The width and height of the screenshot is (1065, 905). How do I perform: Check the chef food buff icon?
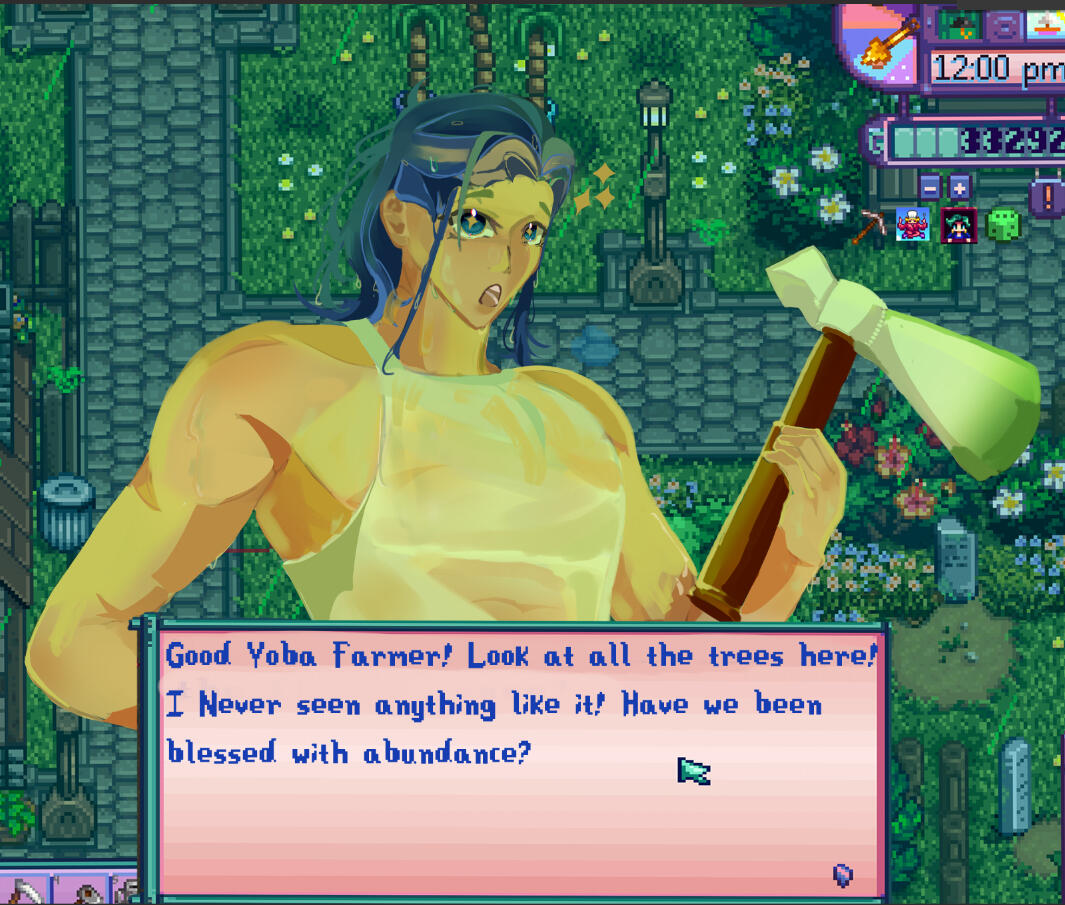click(912, 225)
